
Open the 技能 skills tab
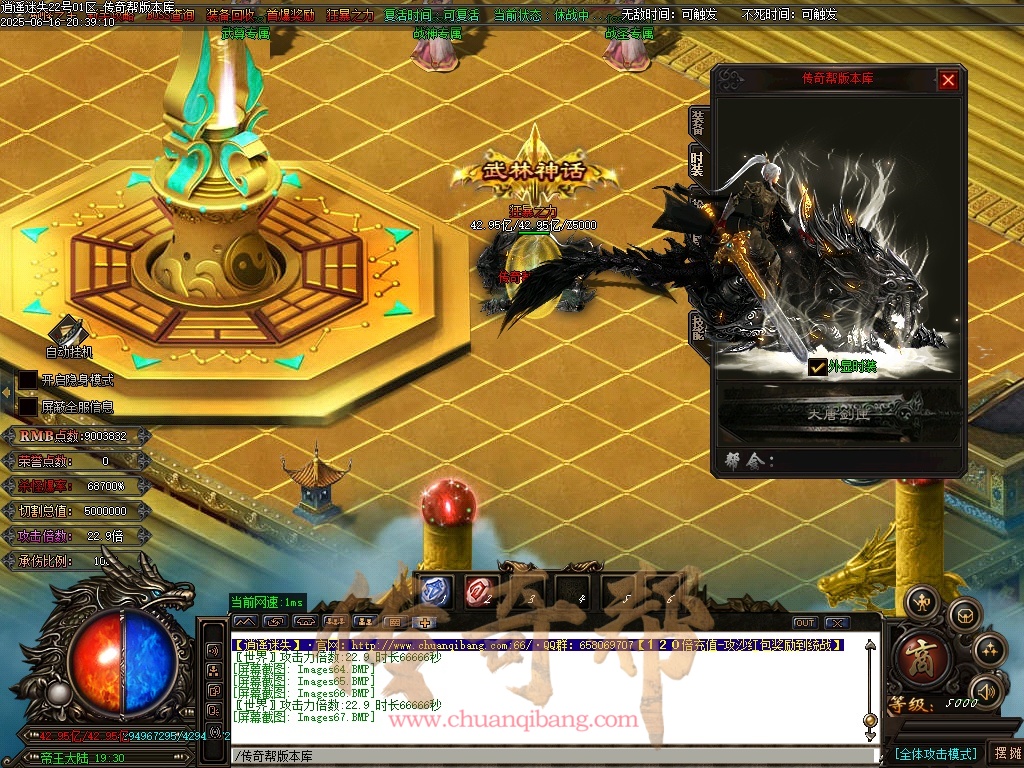coord(696,327)
